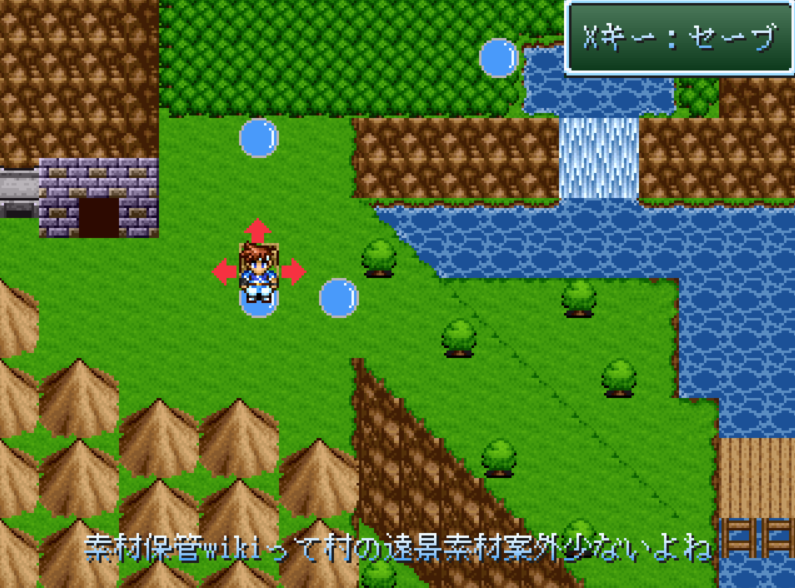Choose the red right arrow beside the hero

point(293,270)
